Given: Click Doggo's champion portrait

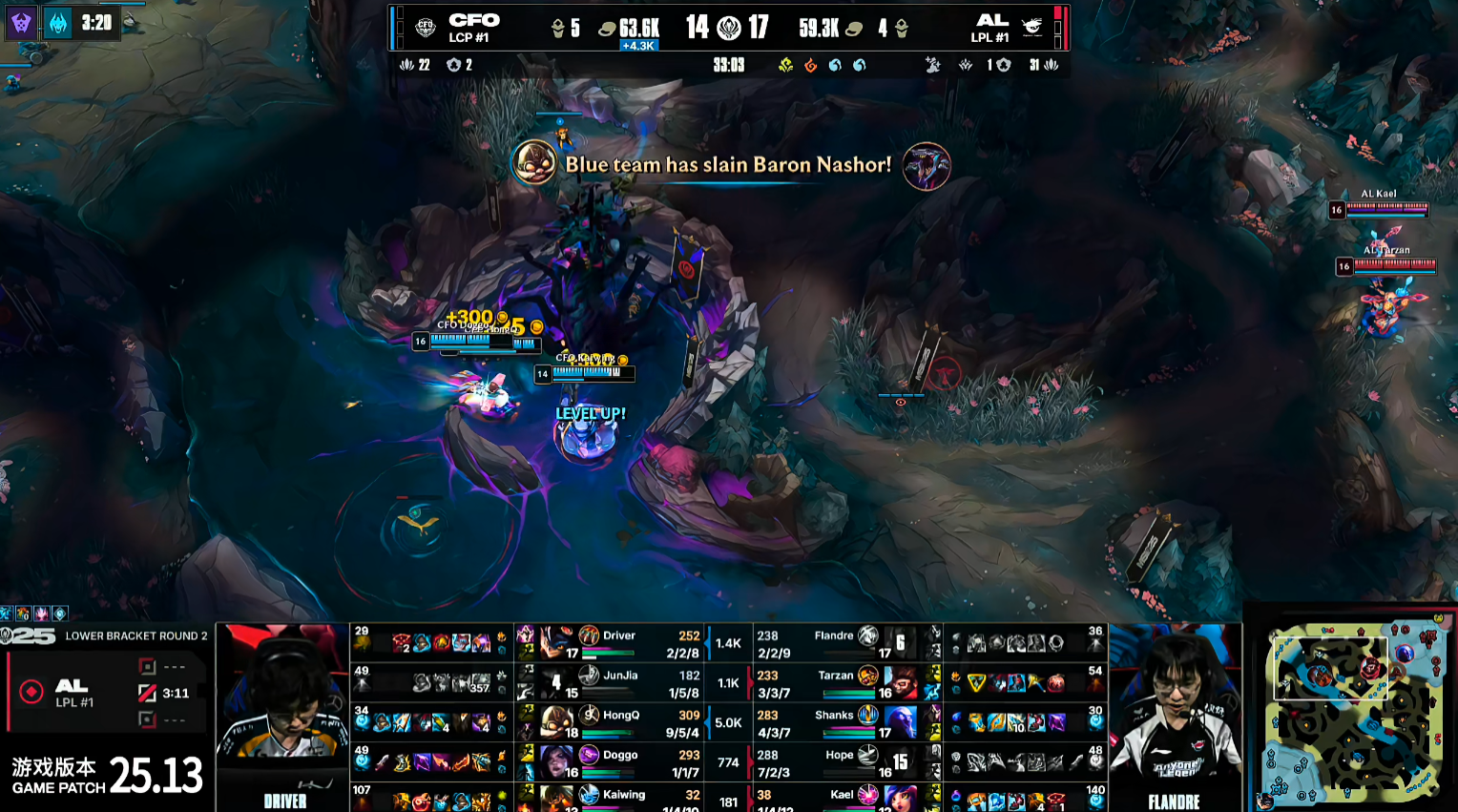Looking at the screenshot, I should (x=556, y=760).
